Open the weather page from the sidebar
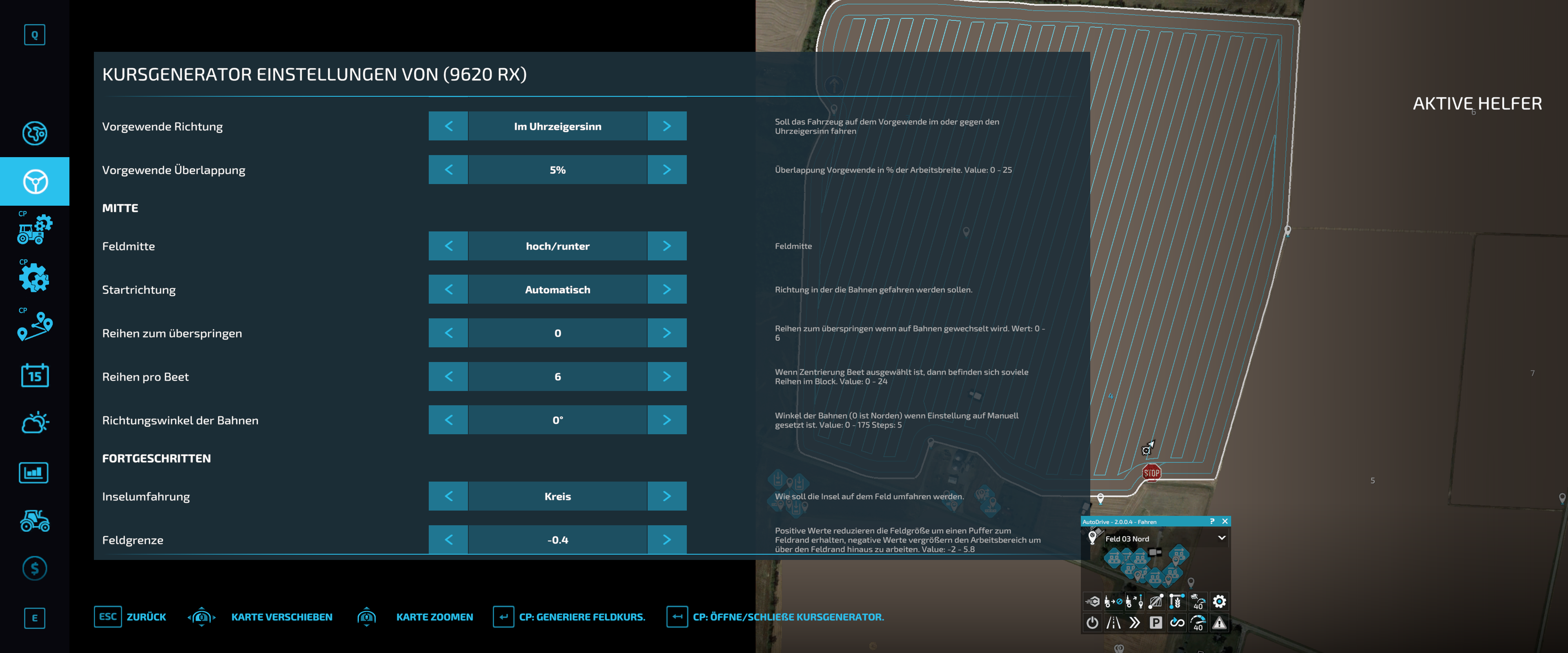The width and height of the screenshot is (1568, 653). [34, 422]
